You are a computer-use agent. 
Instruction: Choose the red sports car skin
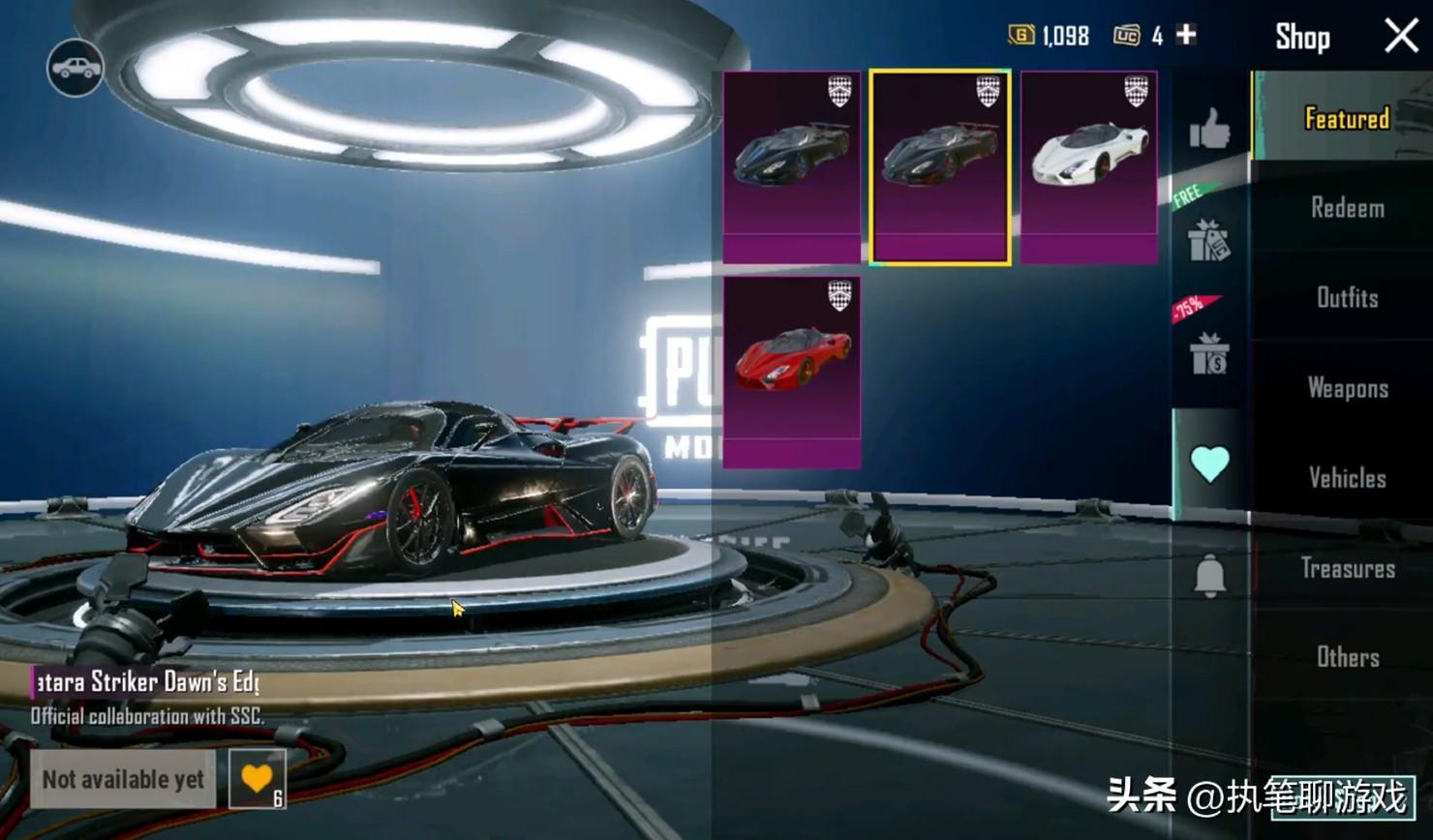792,373
